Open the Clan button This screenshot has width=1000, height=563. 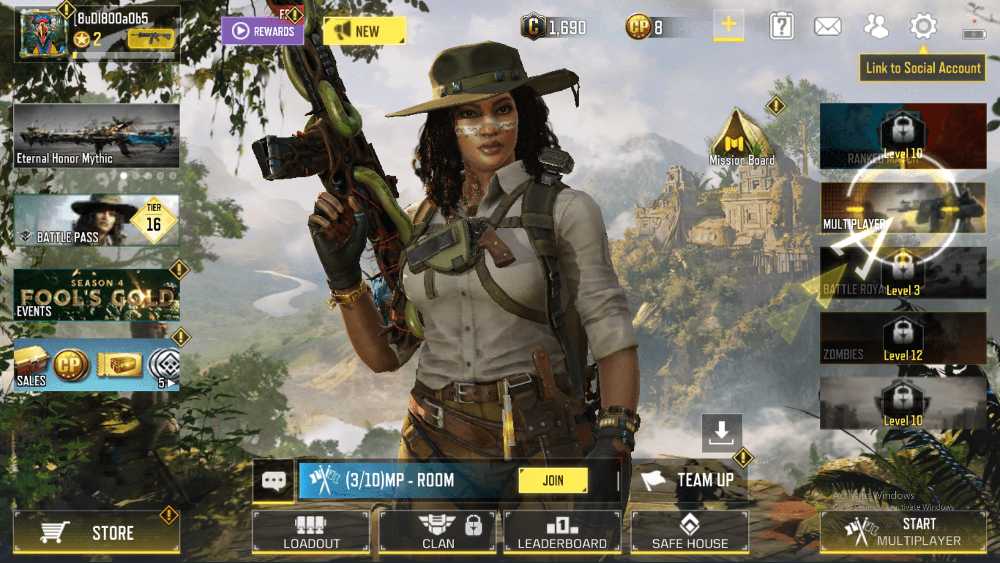click(x=438, y=532)
